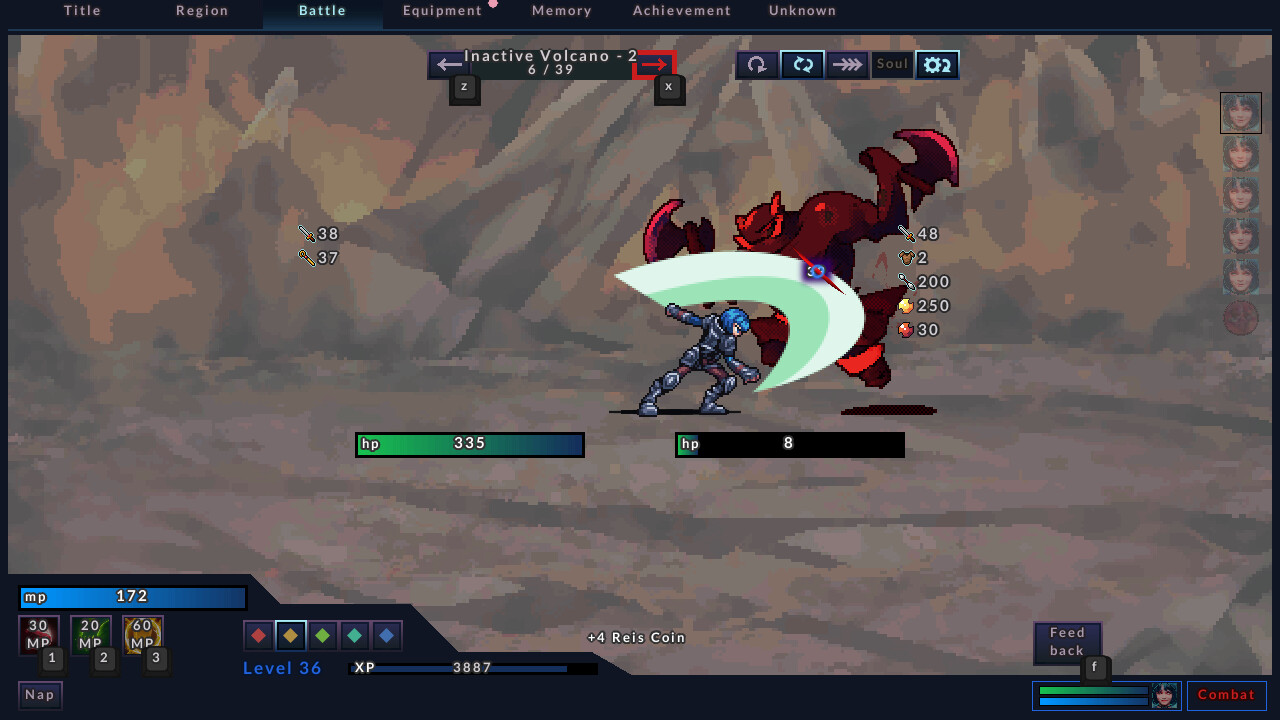Screen dimensions: 1280x720
Task: Click the pink notification dot beside Equipment
Action: [494, 5]
